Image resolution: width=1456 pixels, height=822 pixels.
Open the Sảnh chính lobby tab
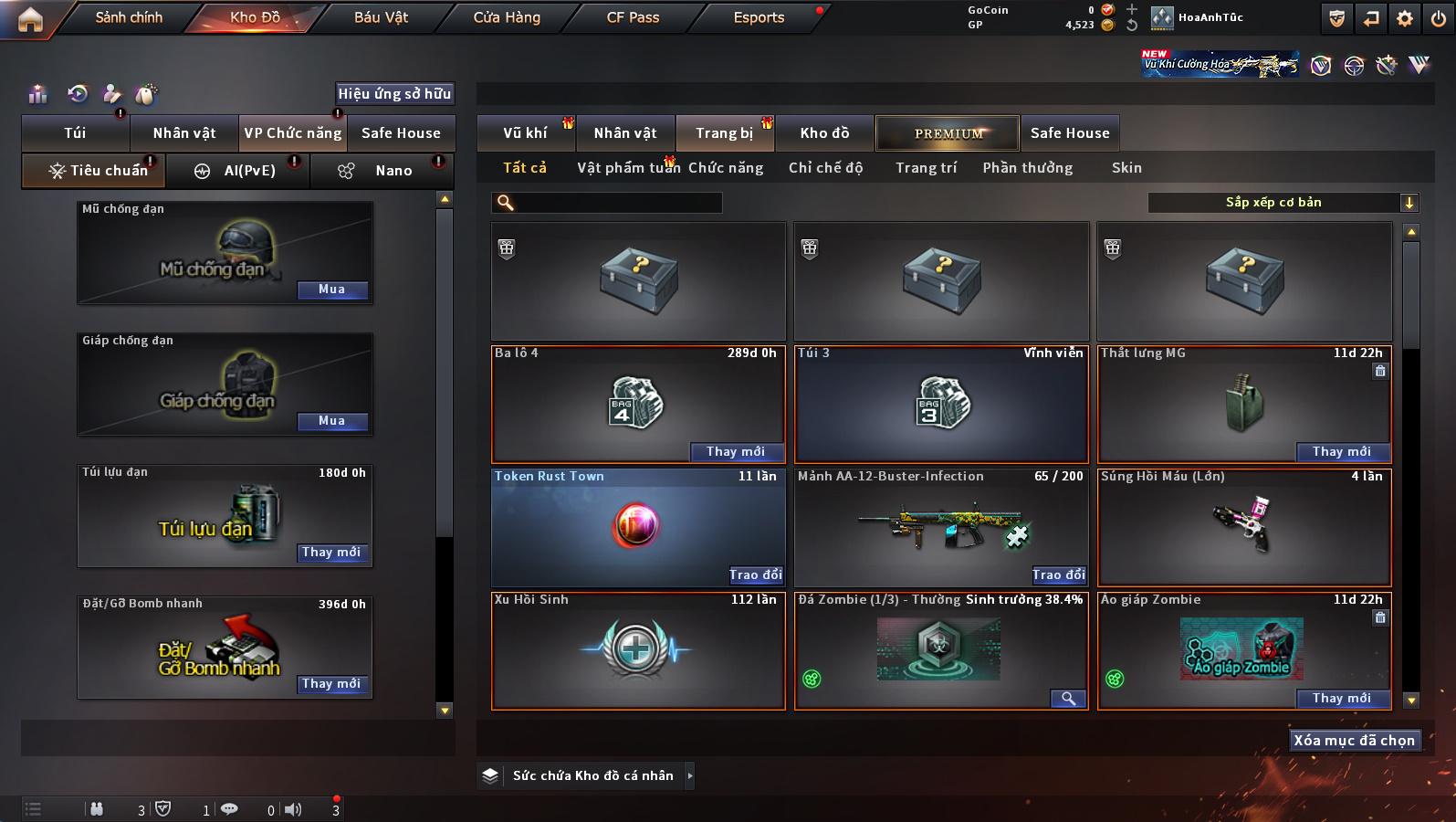129,17
